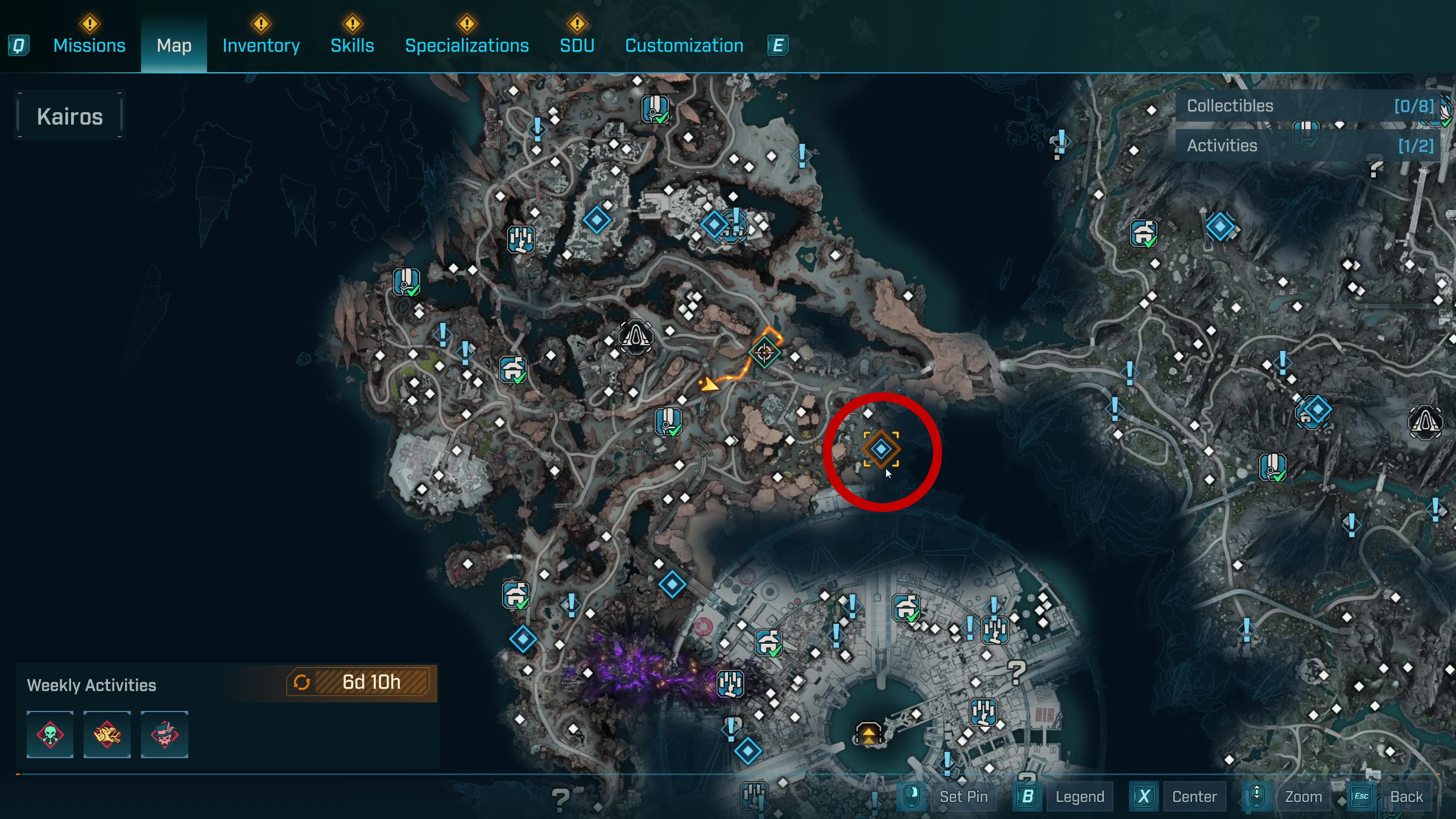Click the Back button

coord(1406,796)
